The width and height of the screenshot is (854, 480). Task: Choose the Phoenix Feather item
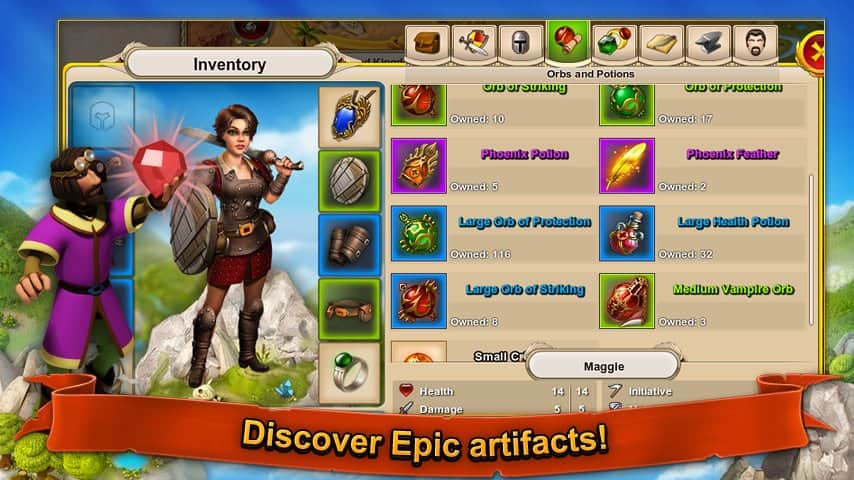click(627, 166)
